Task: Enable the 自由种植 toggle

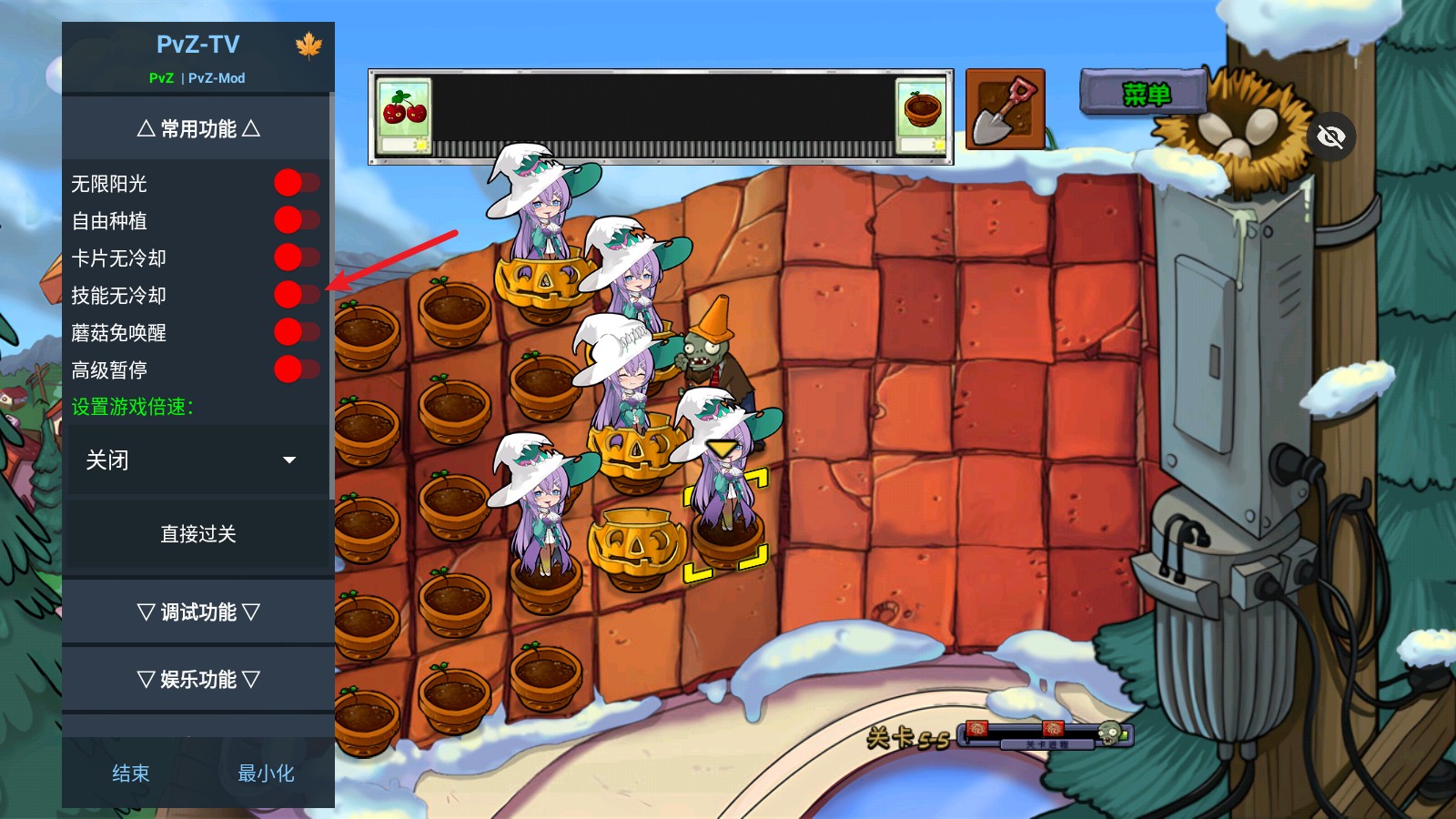Action: click(297, 220)
